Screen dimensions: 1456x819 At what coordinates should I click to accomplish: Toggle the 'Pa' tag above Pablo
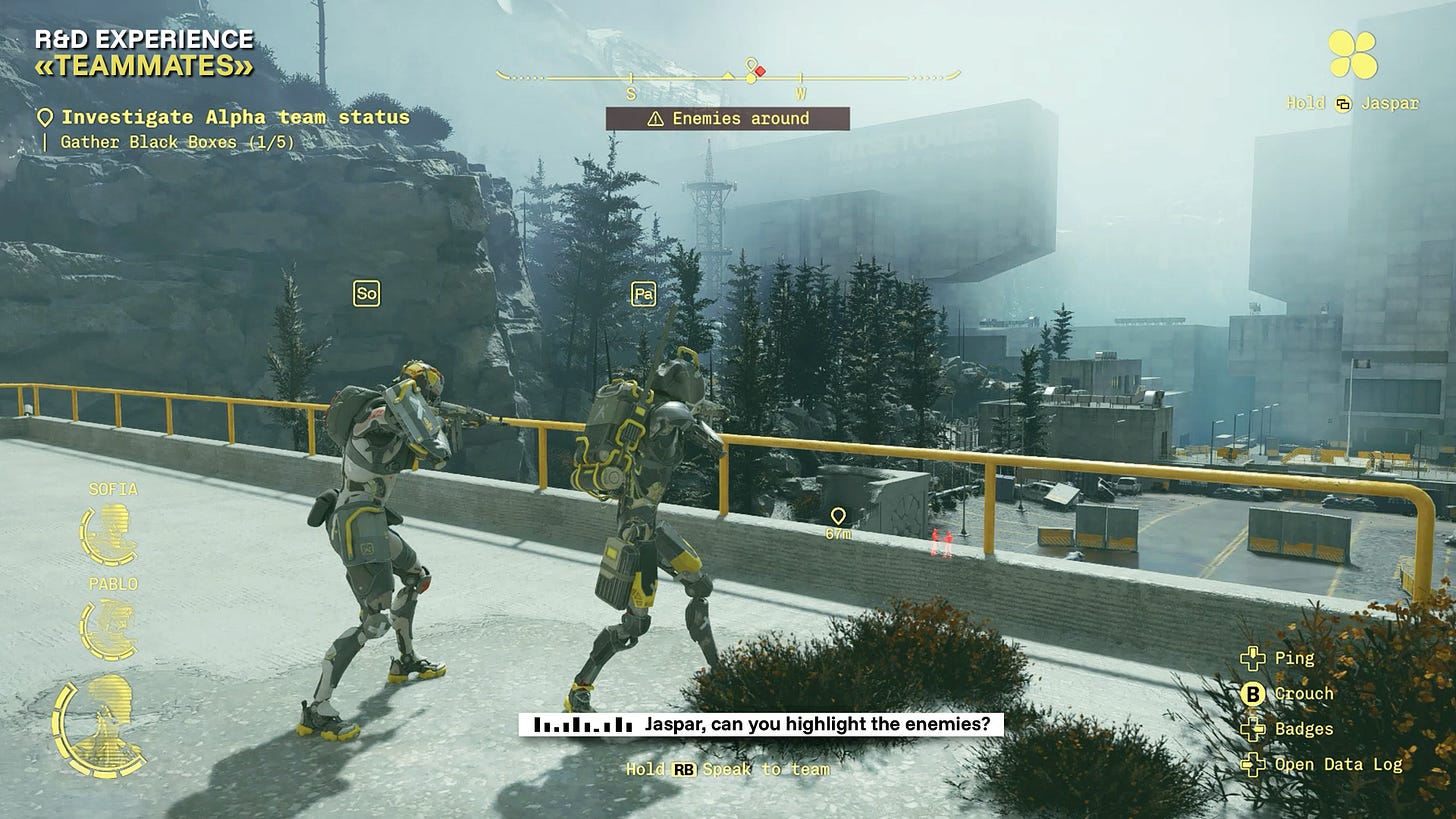coord(646,295)
